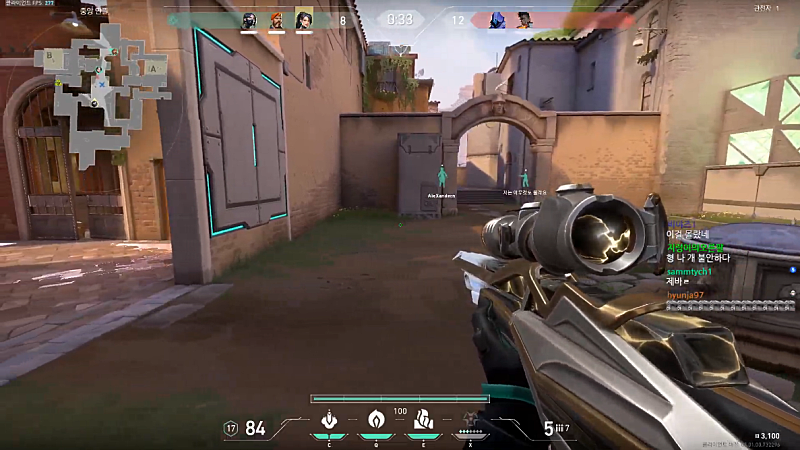Click the masked ally agent portrait
Screen dimensions: 800x450
tap(249, 19)
